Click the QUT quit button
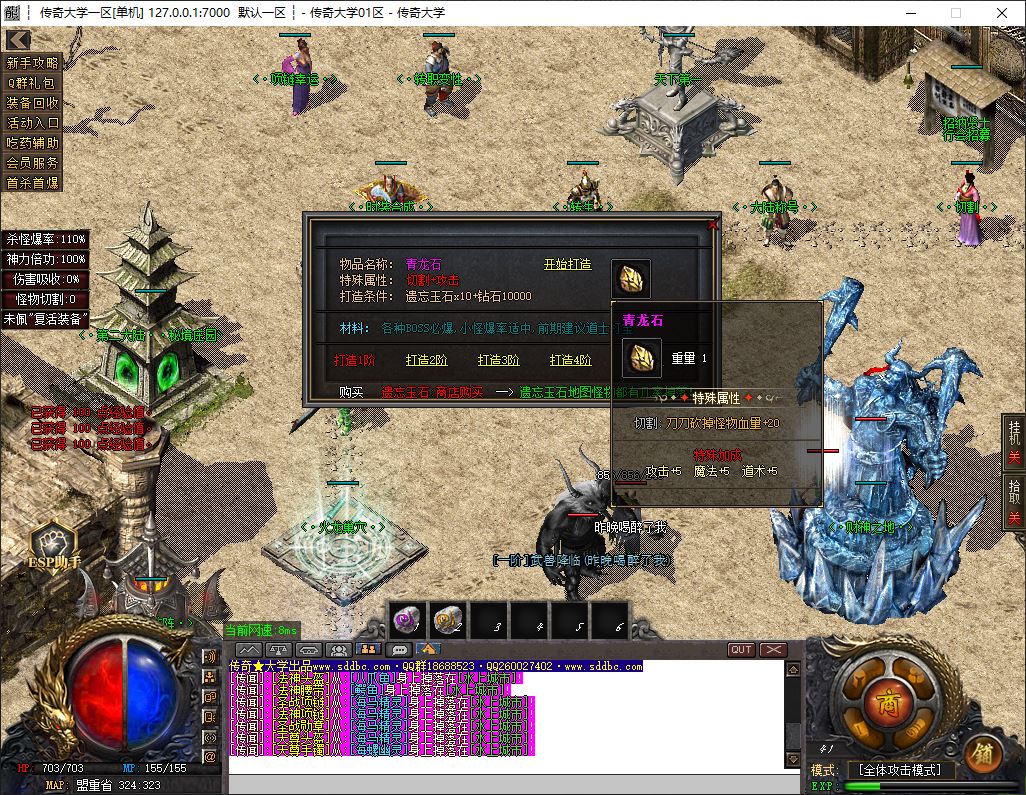The image size is (1026, 795). (x=741, y=650)
